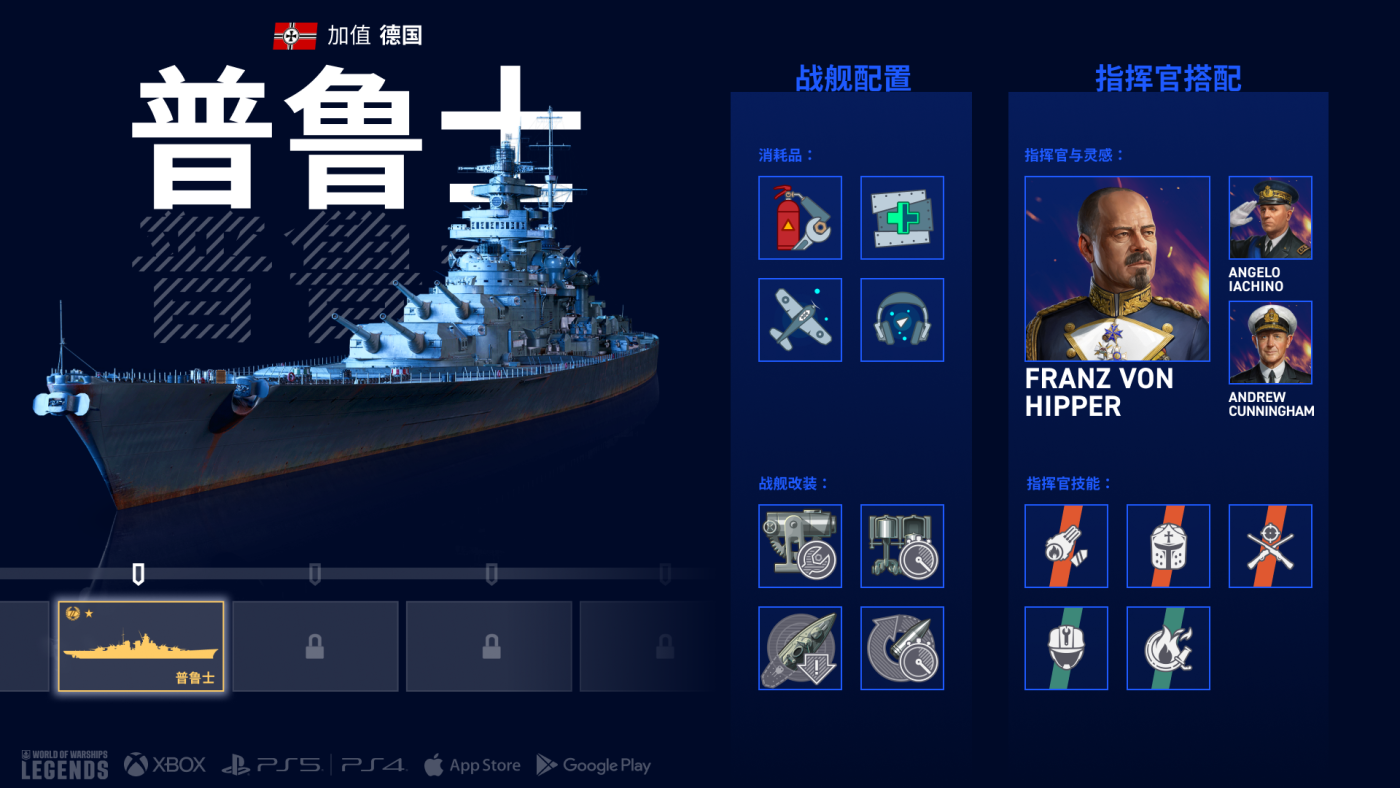The image size is (1400, 788).
Task: Open the App Store logo link
Action: tap(472, 766)
